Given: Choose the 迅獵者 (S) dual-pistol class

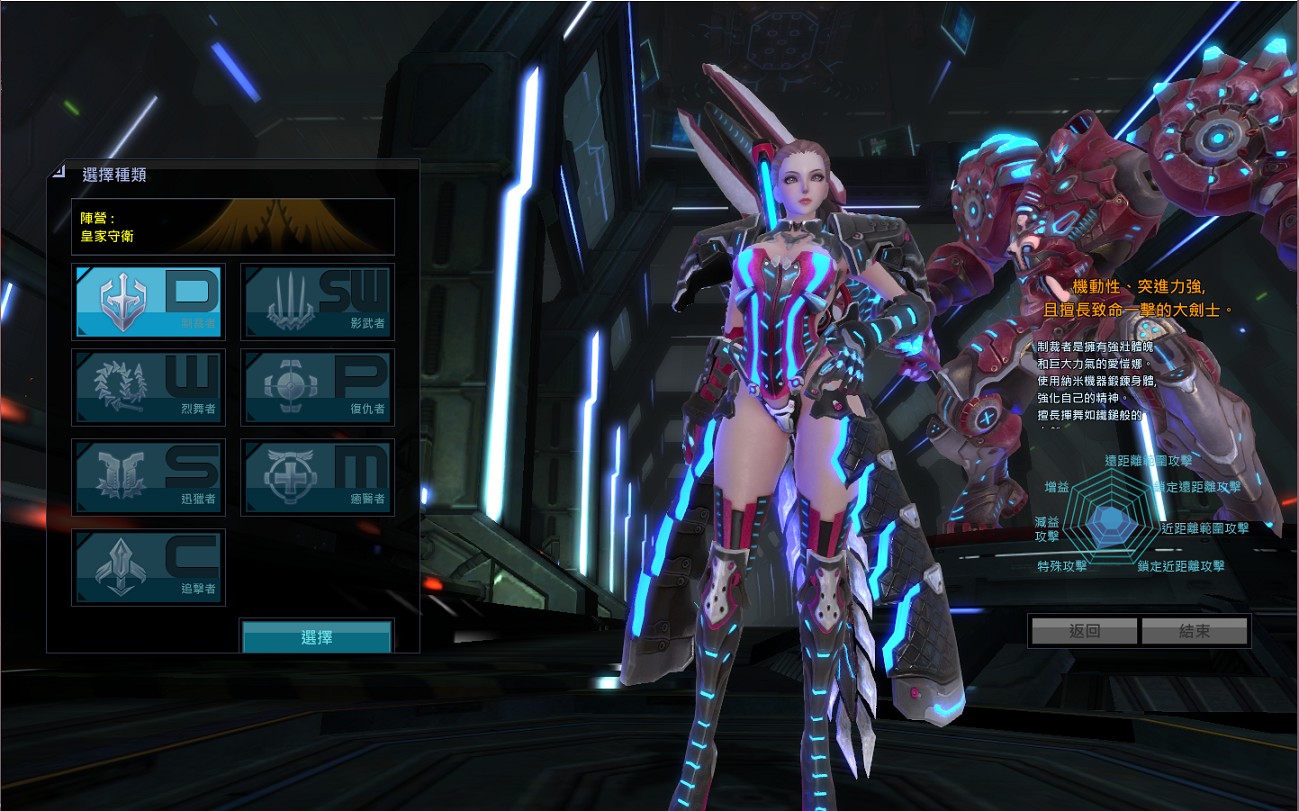Looking at the screenshot, I should pyautogui.click(x=149, y=477).
